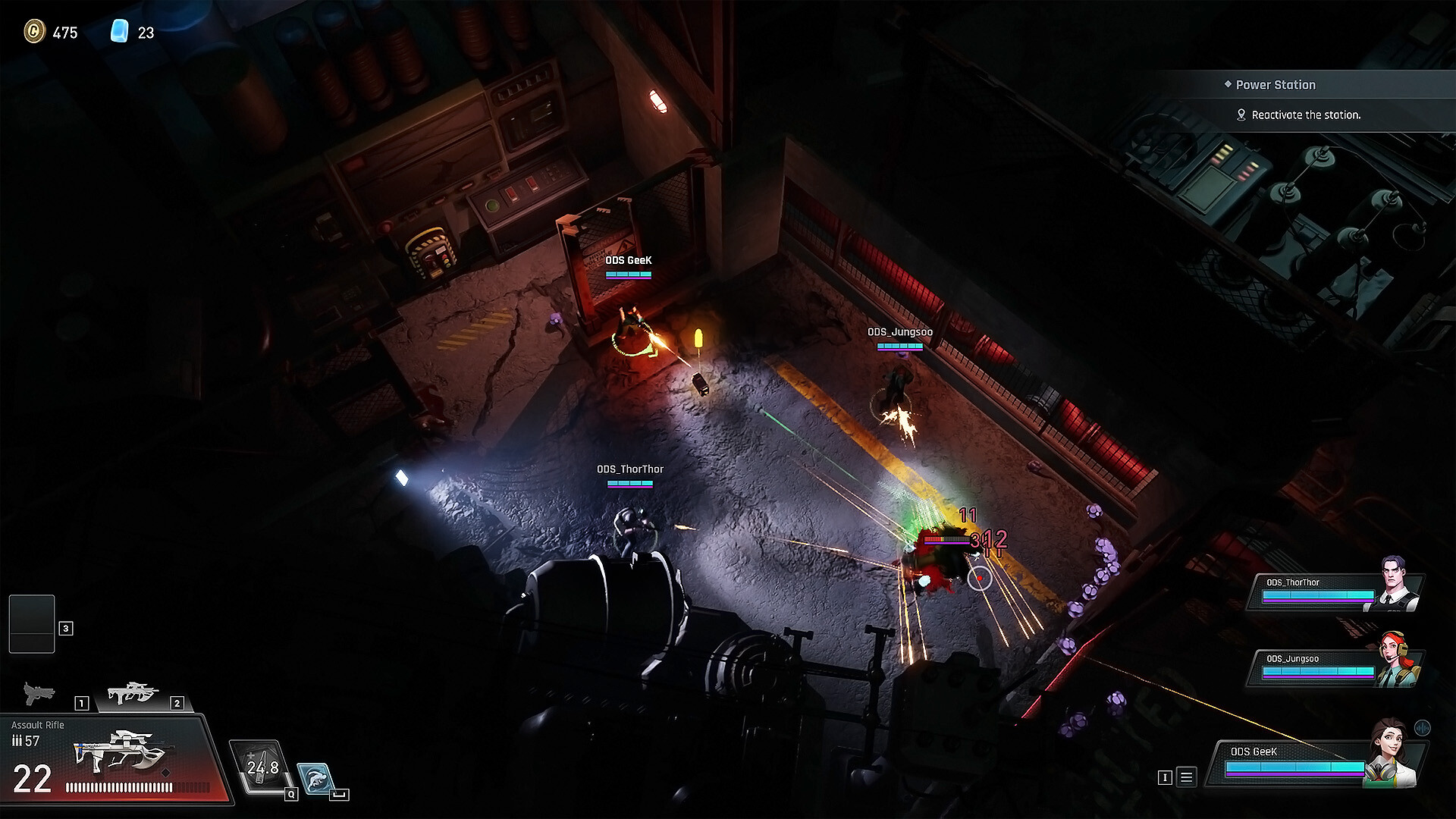The height and width of the screenshot is (819, 1456).
Task: Click the Q keybind badge on the stim slot
Action: (x=290, y=795)
